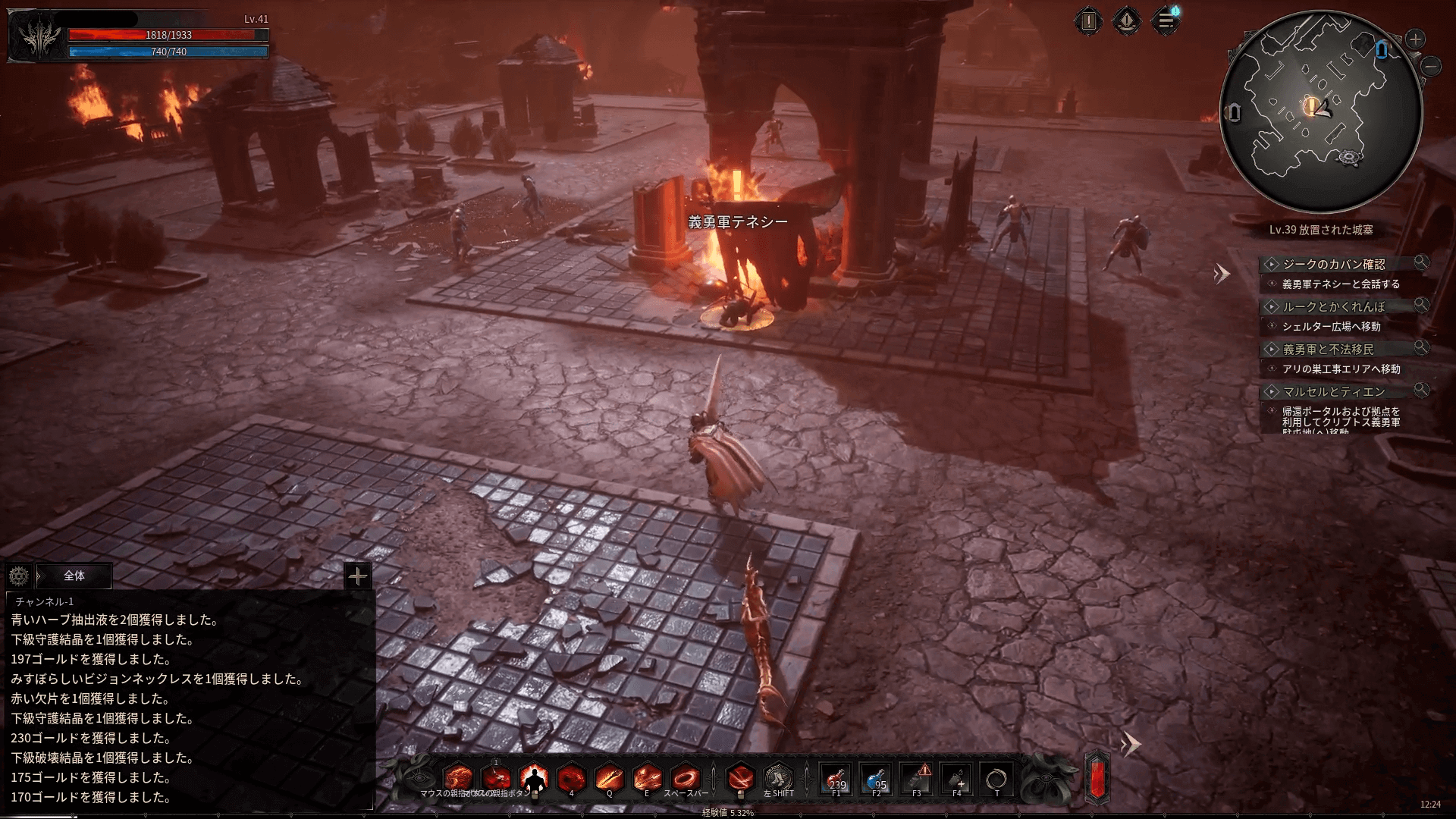Viewport: 1456px width, 819px height.
Task: Activate the dragon head skill icon
Action: [x=458, y=778]
